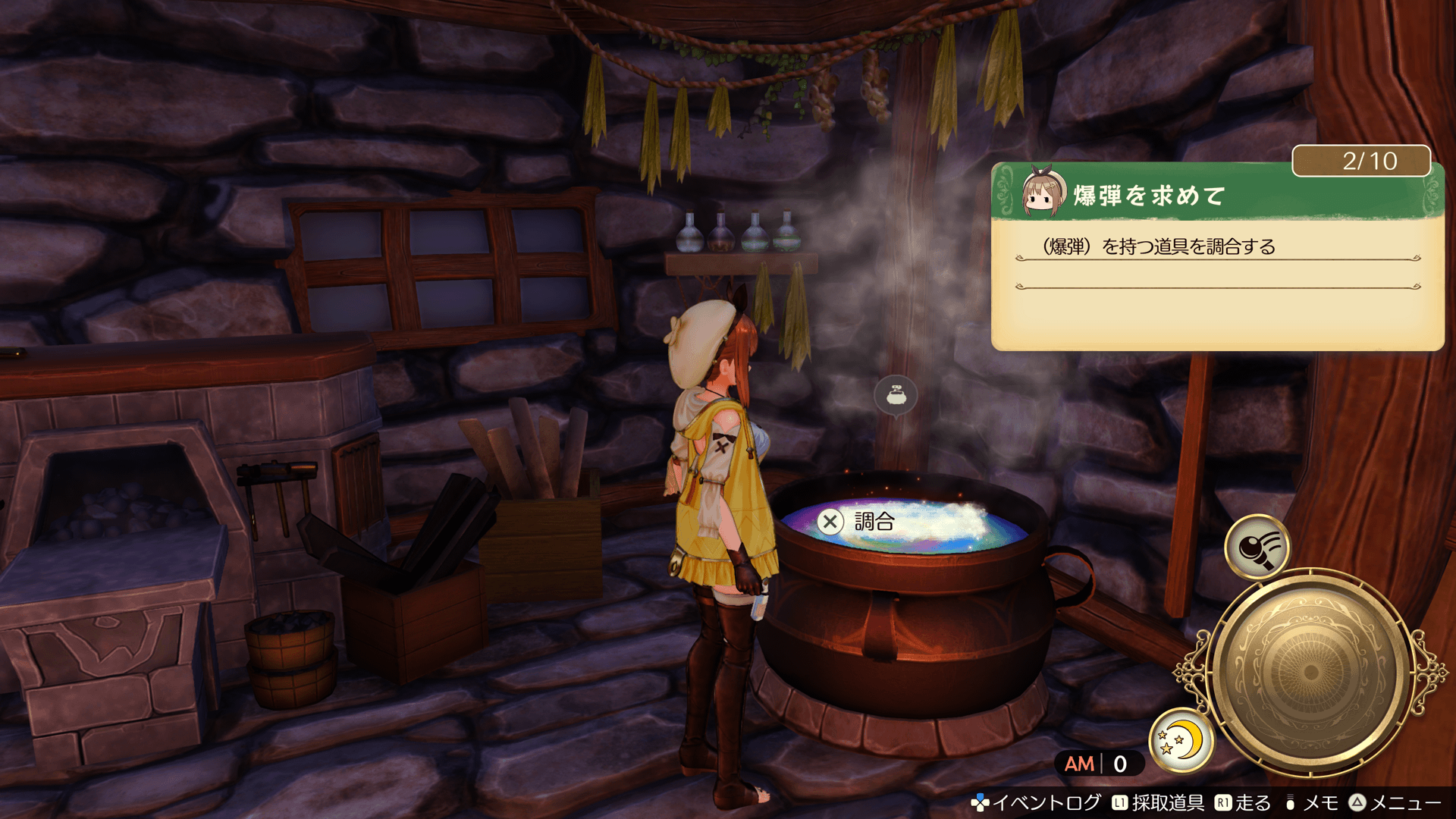Open the メモ memo option

coord(1312,802)
